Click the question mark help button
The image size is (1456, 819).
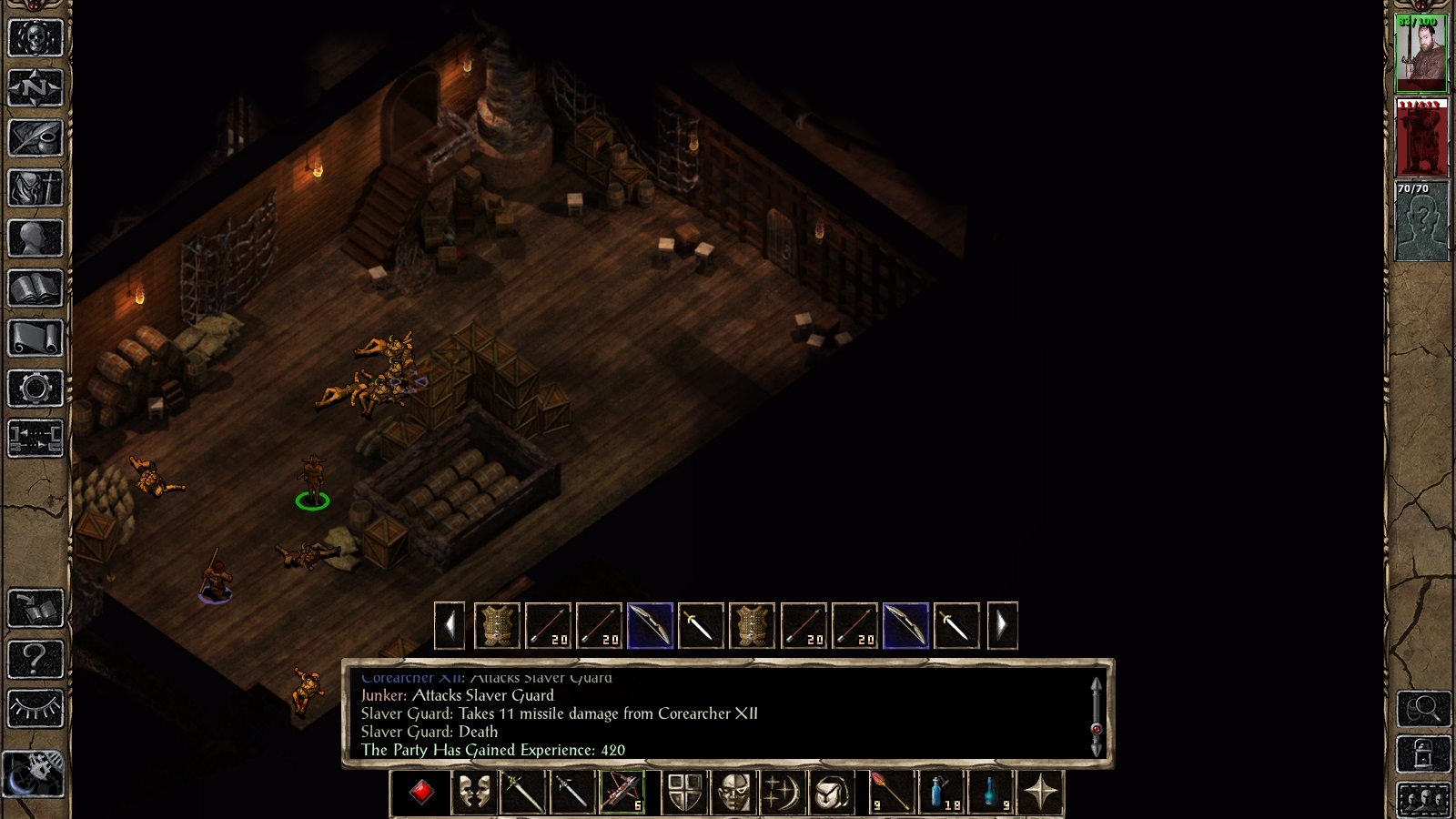(x=35, y=658)
